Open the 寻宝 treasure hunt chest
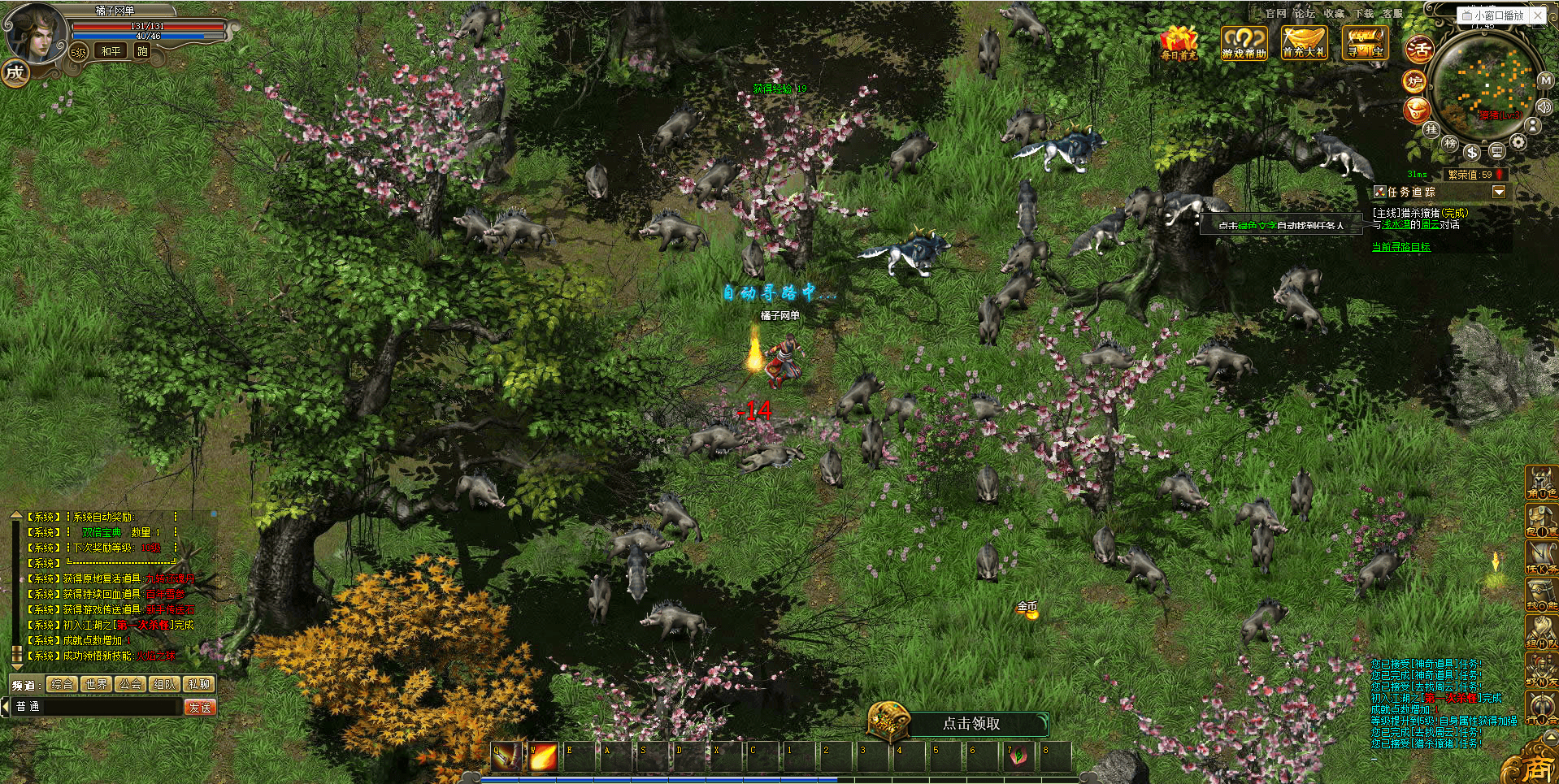 [1366, 42]
